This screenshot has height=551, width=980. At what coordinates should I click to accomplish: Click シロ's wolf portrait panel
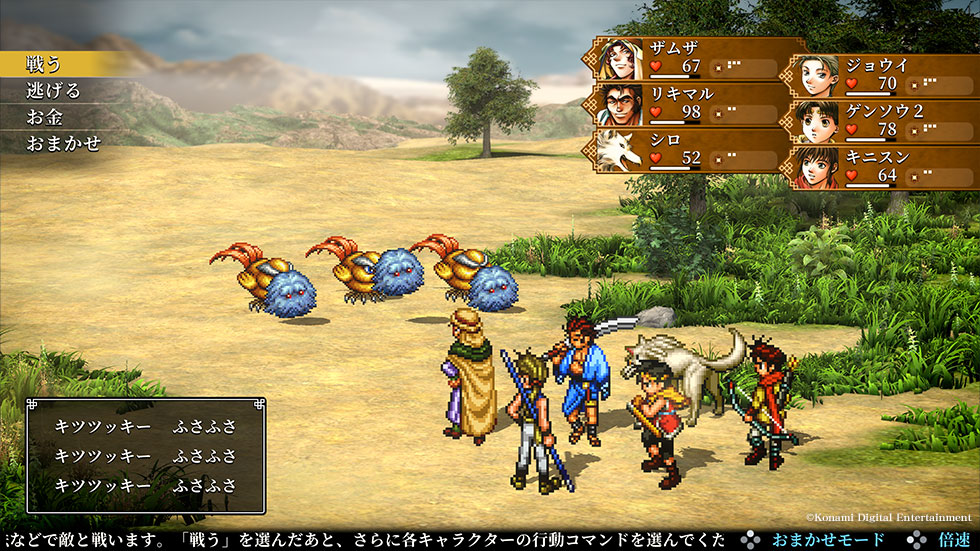click(x=690, y=149)
